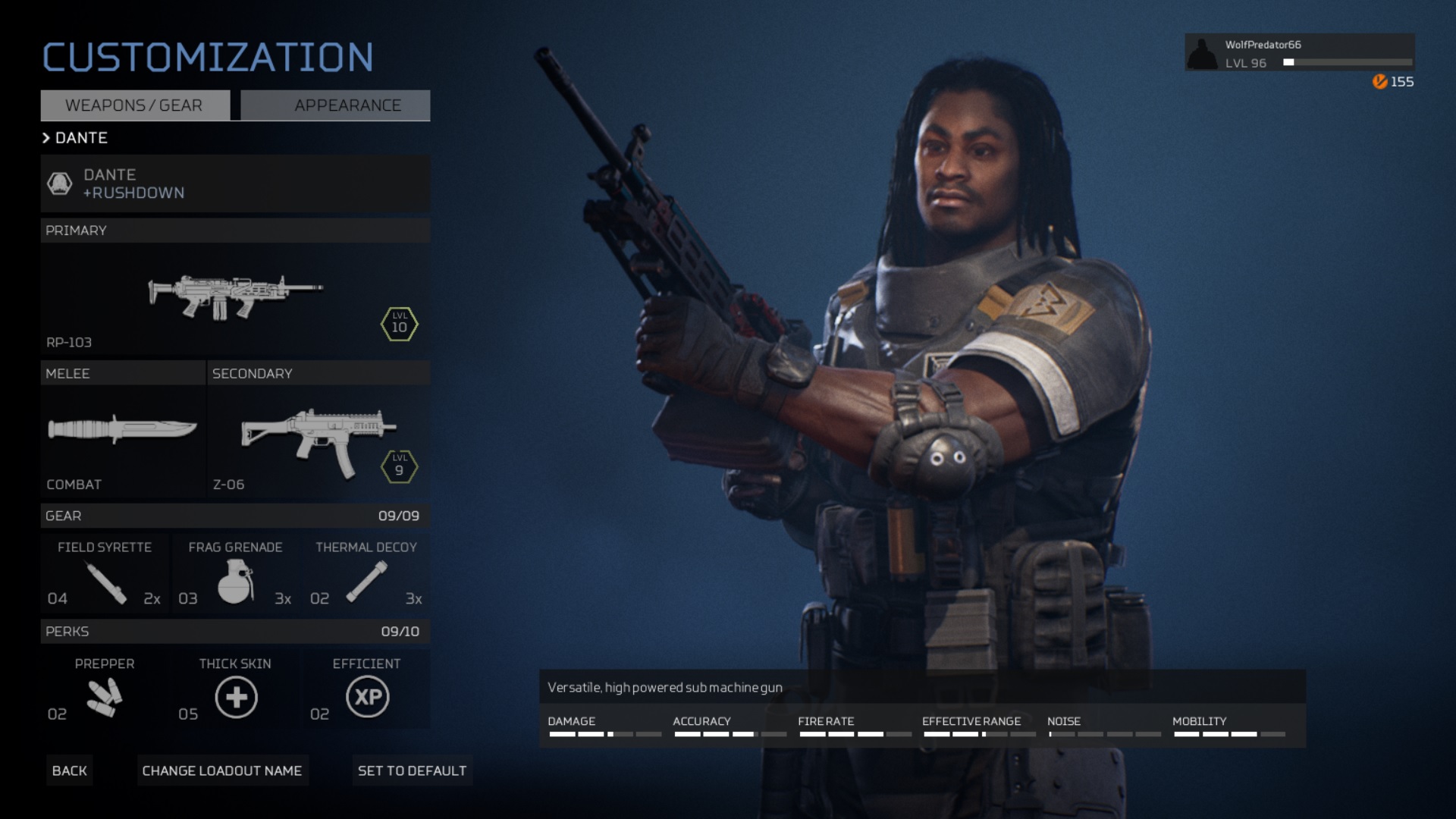Switch to the Weapons / Gear tab
This screenshot has width=1456, height=819.
135,105
